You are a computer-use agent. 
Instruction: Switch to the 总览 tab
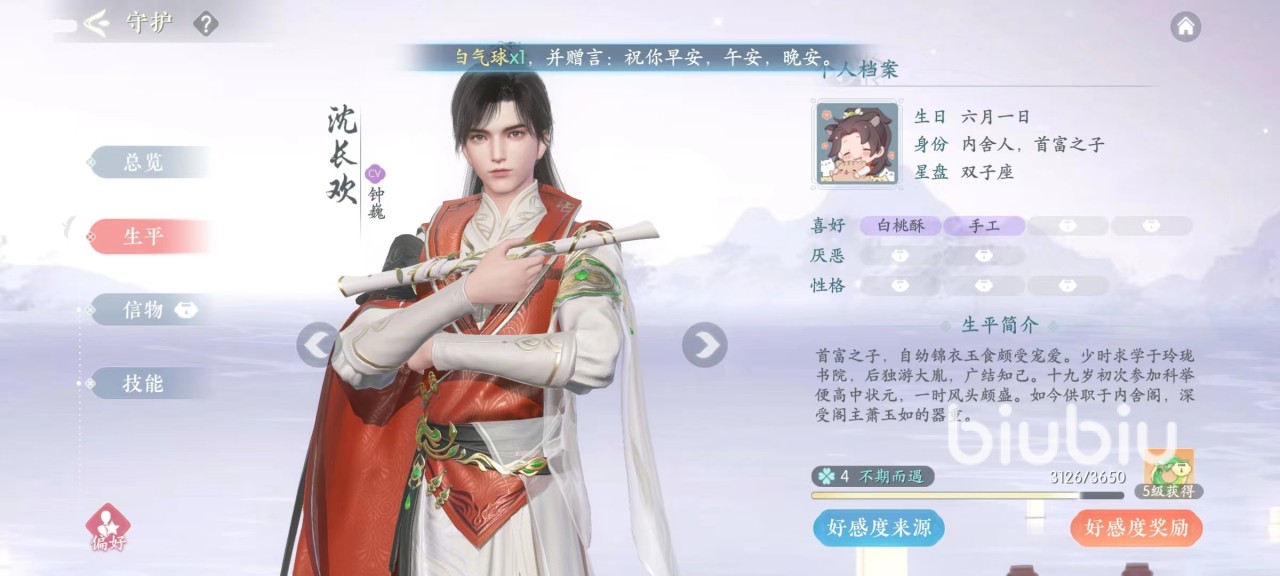click(x=144, y=162)
